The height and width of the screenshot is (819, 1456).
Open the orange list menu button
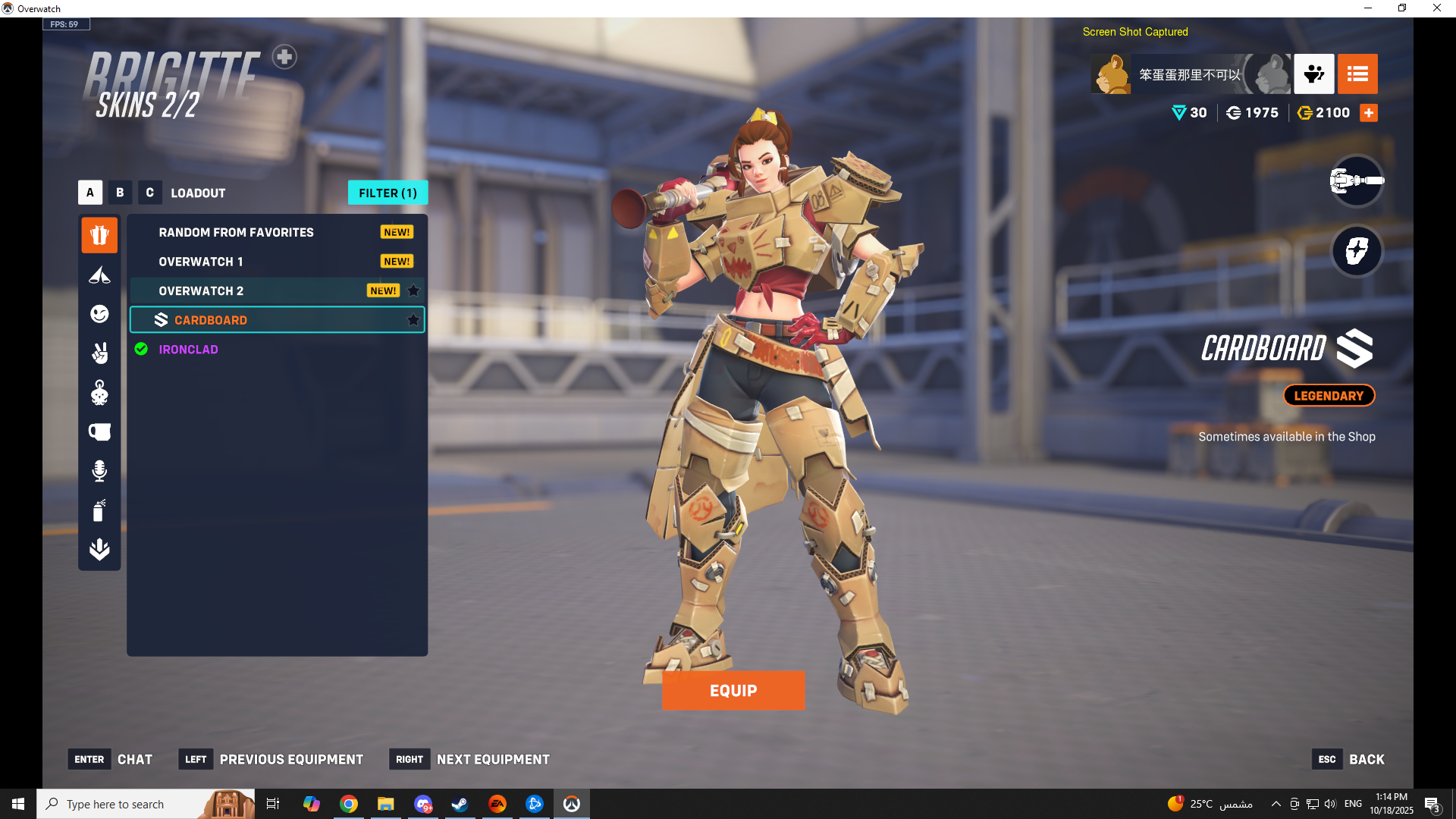[1357, 74]
